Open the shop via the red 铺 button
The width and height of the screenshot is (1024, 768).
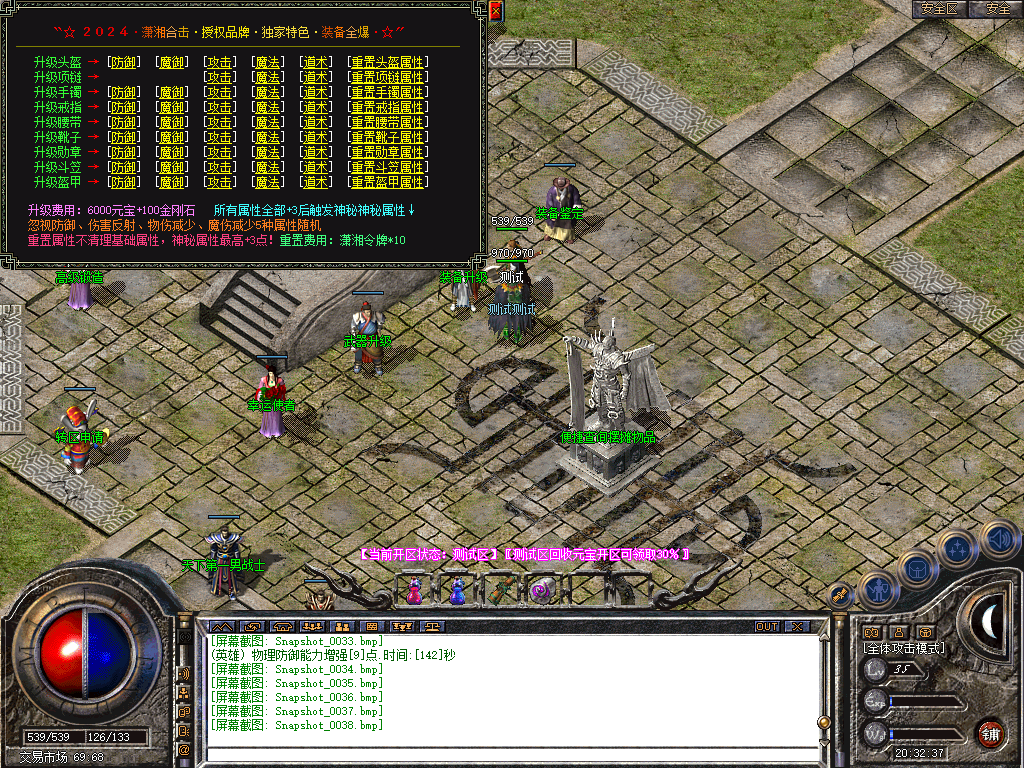990,733
